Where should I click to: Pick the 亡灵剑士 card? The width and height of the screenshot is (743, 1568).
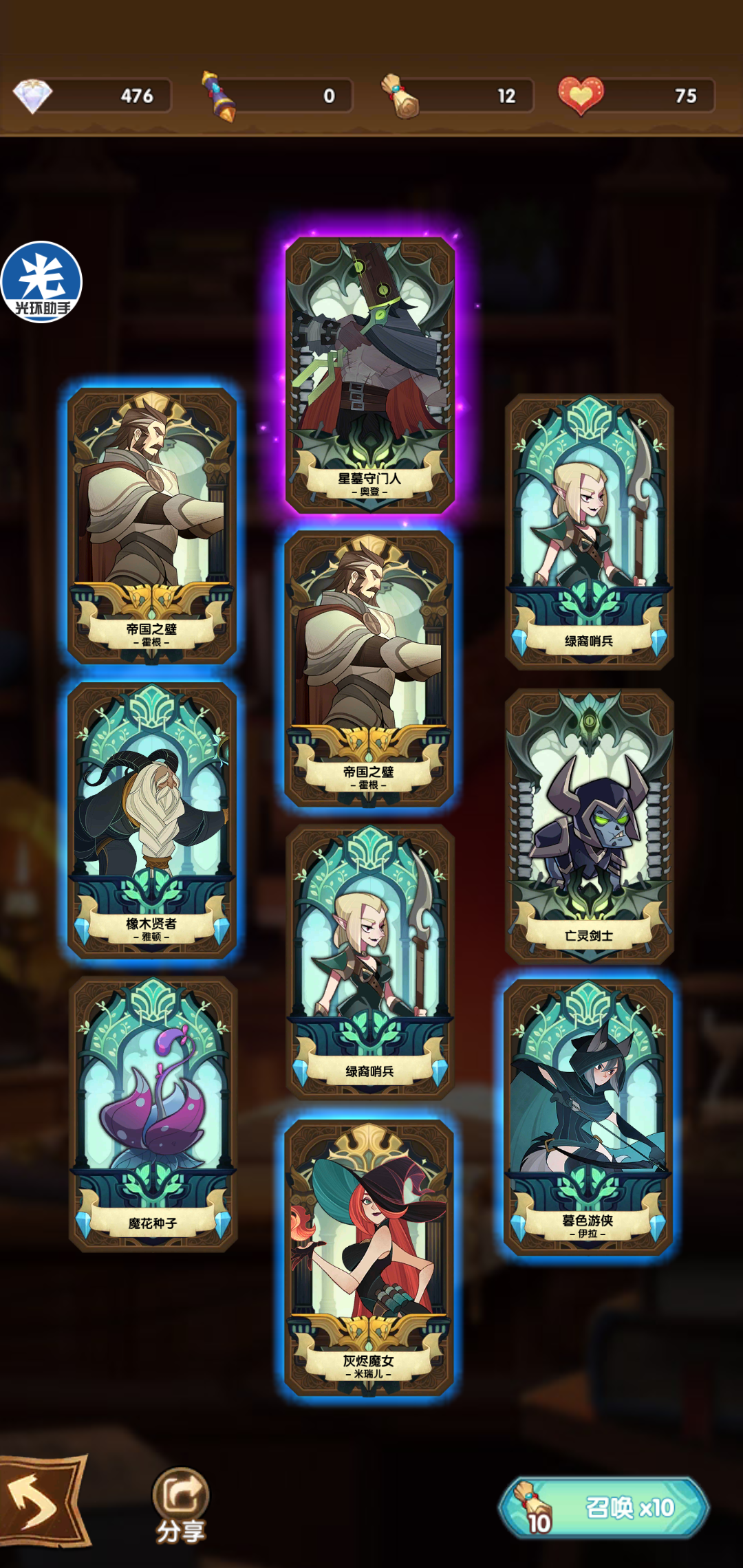[x=589, y=825]
